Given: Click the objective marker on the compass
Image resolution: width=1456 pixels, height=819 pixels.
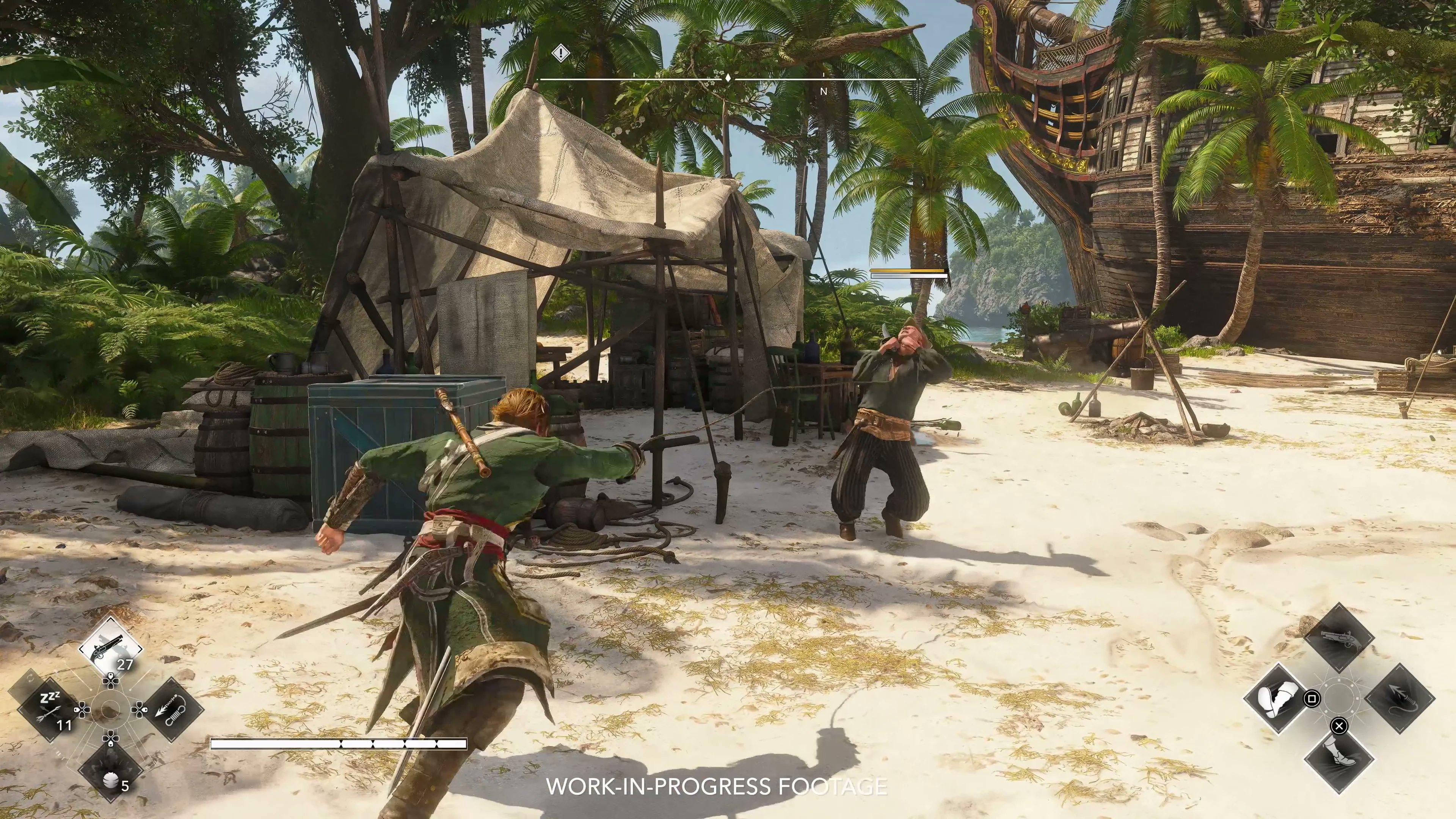Looking at the screenshot, I should click(x=561, y=53).
